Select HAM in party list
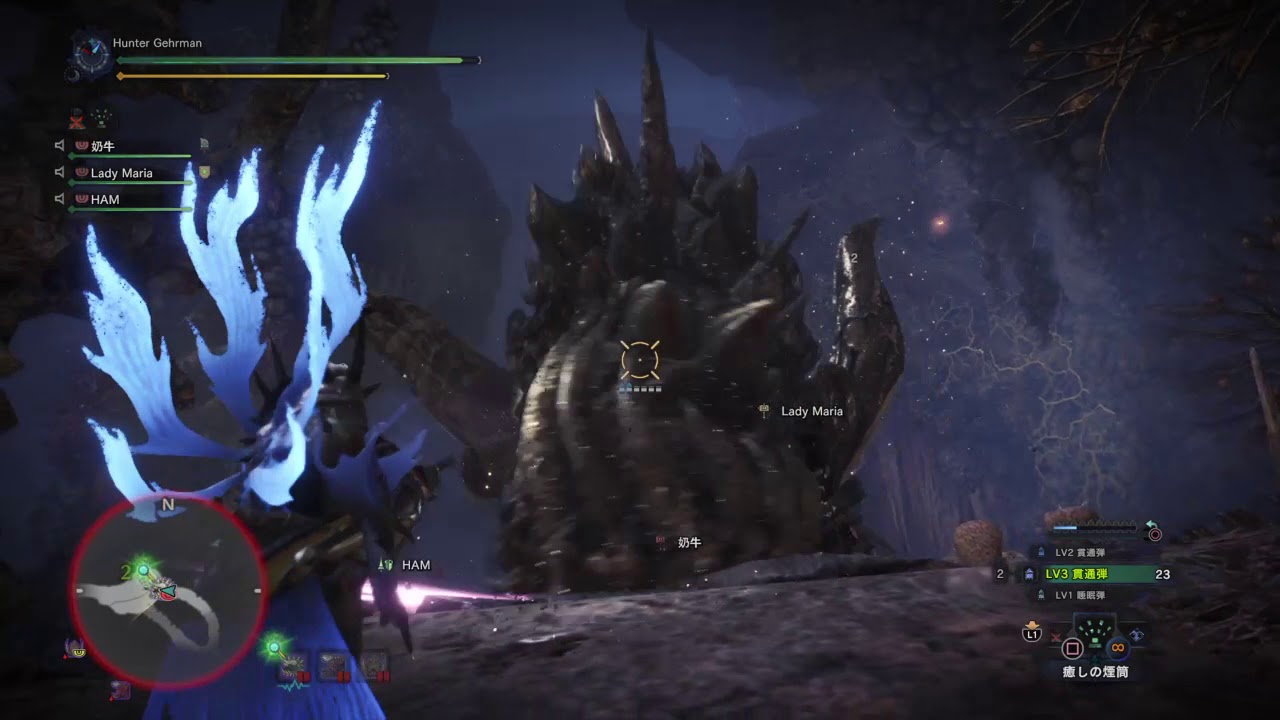The height and width of the screenshot is (720, 1280). point(105,200)
